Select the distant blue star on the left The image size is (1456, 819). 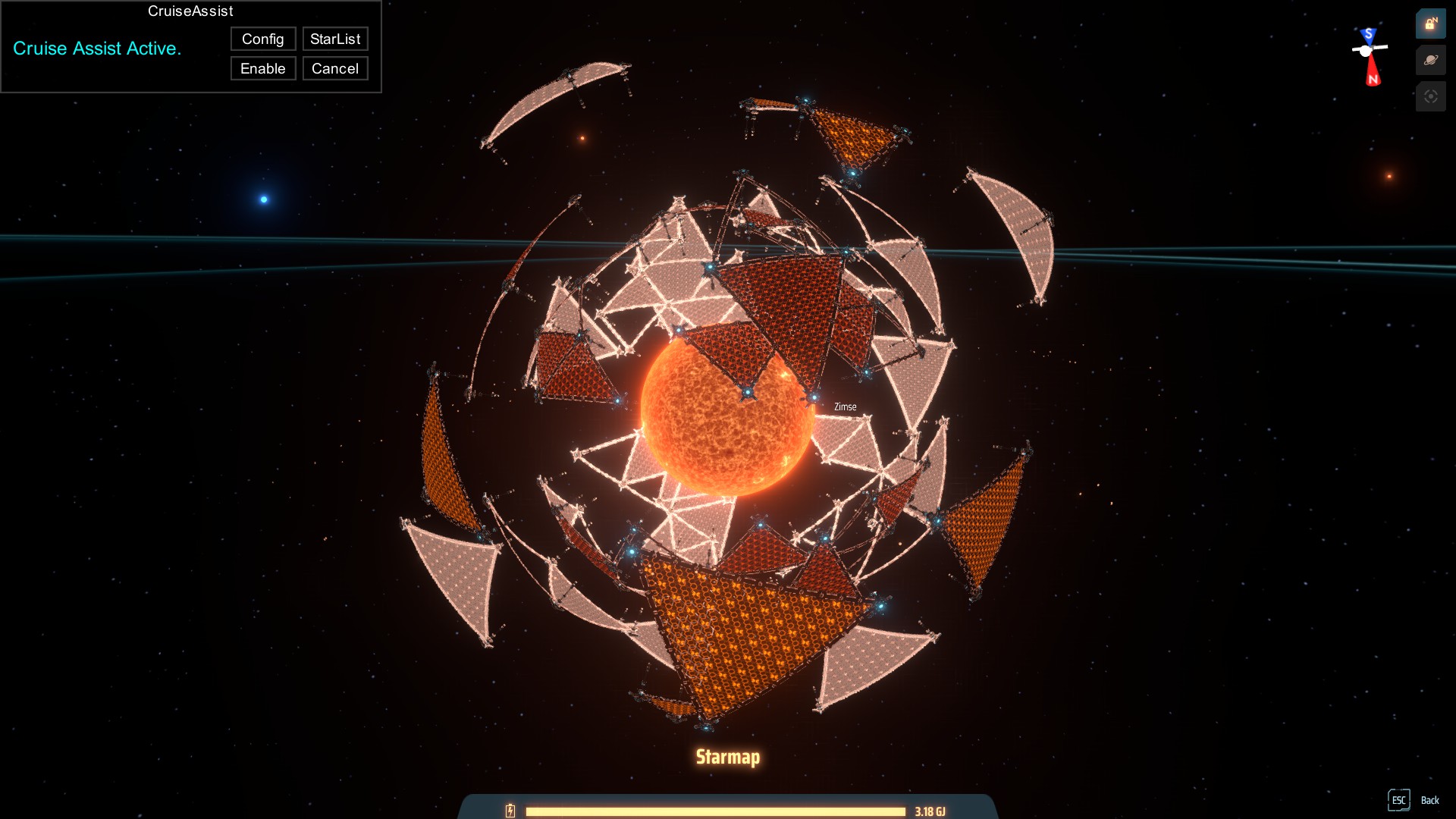pos(263,199)
